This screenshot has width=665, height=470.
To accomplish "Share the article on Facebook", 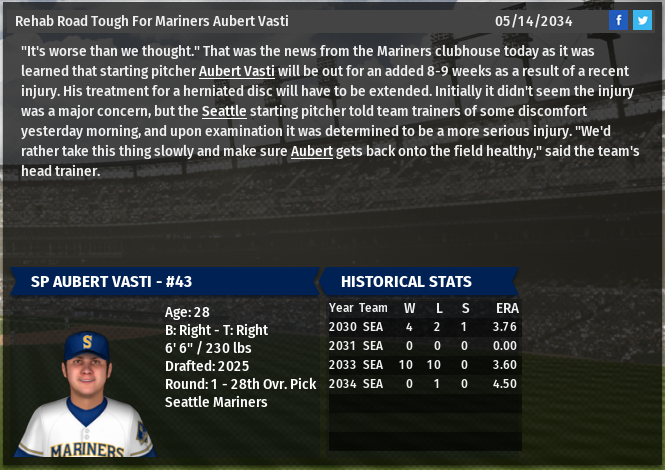I will (x=619, y=20).
